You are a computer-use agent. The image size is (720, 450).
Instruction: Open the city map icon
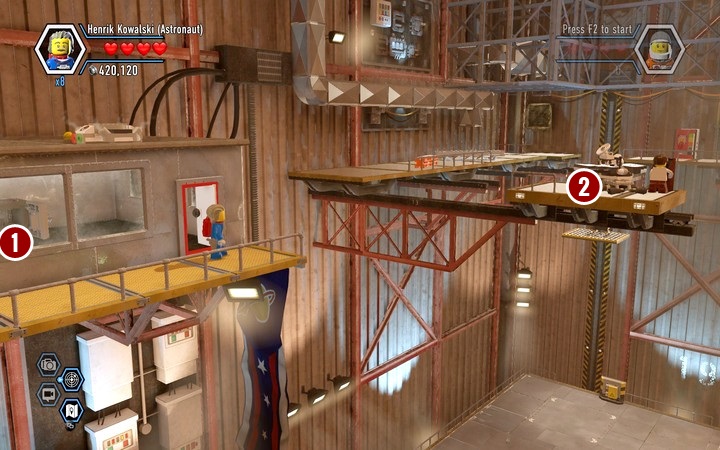pos(71,409)
